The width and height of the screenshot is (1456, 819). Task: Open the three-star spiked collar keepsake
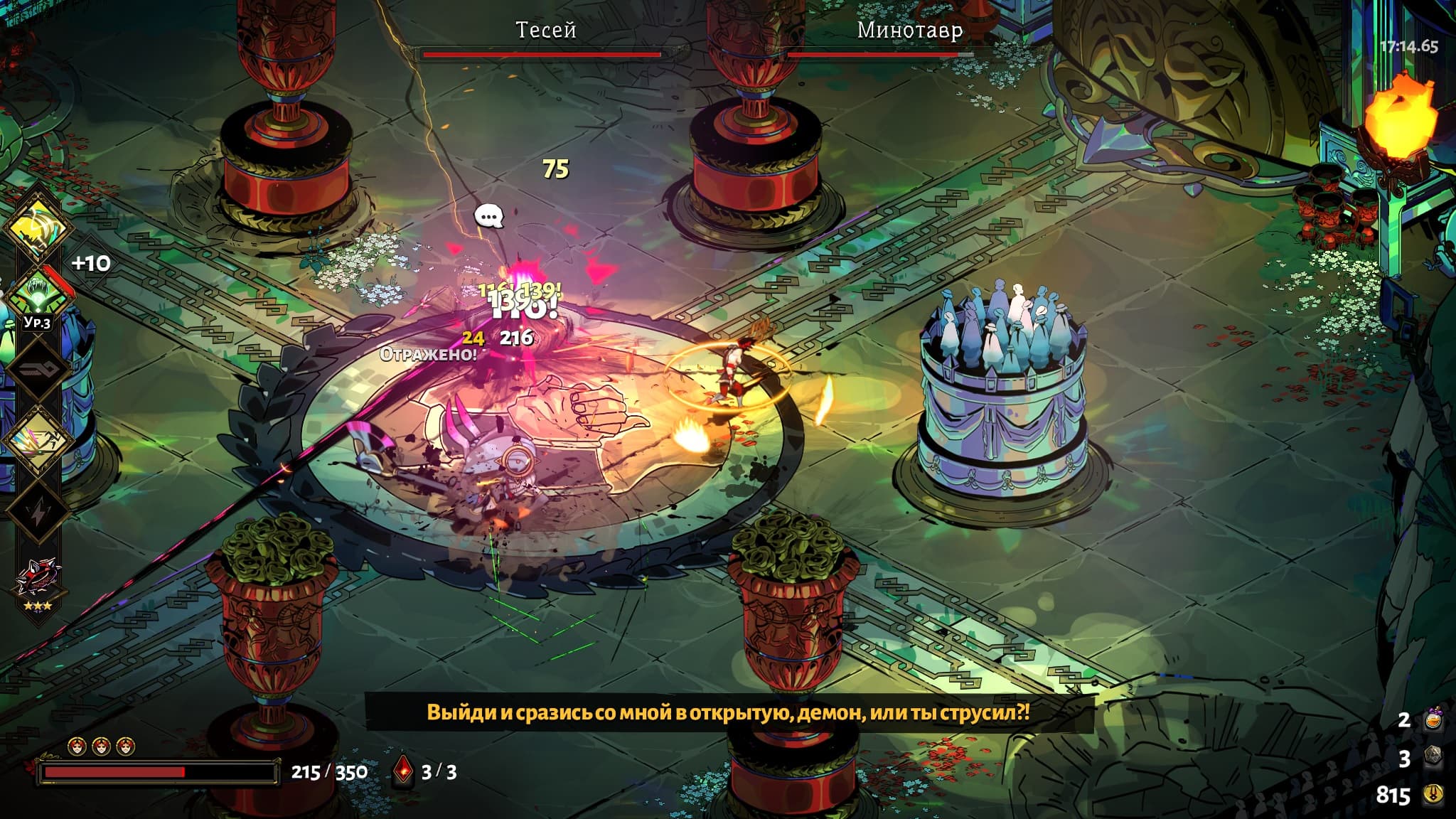pos(38,577)
